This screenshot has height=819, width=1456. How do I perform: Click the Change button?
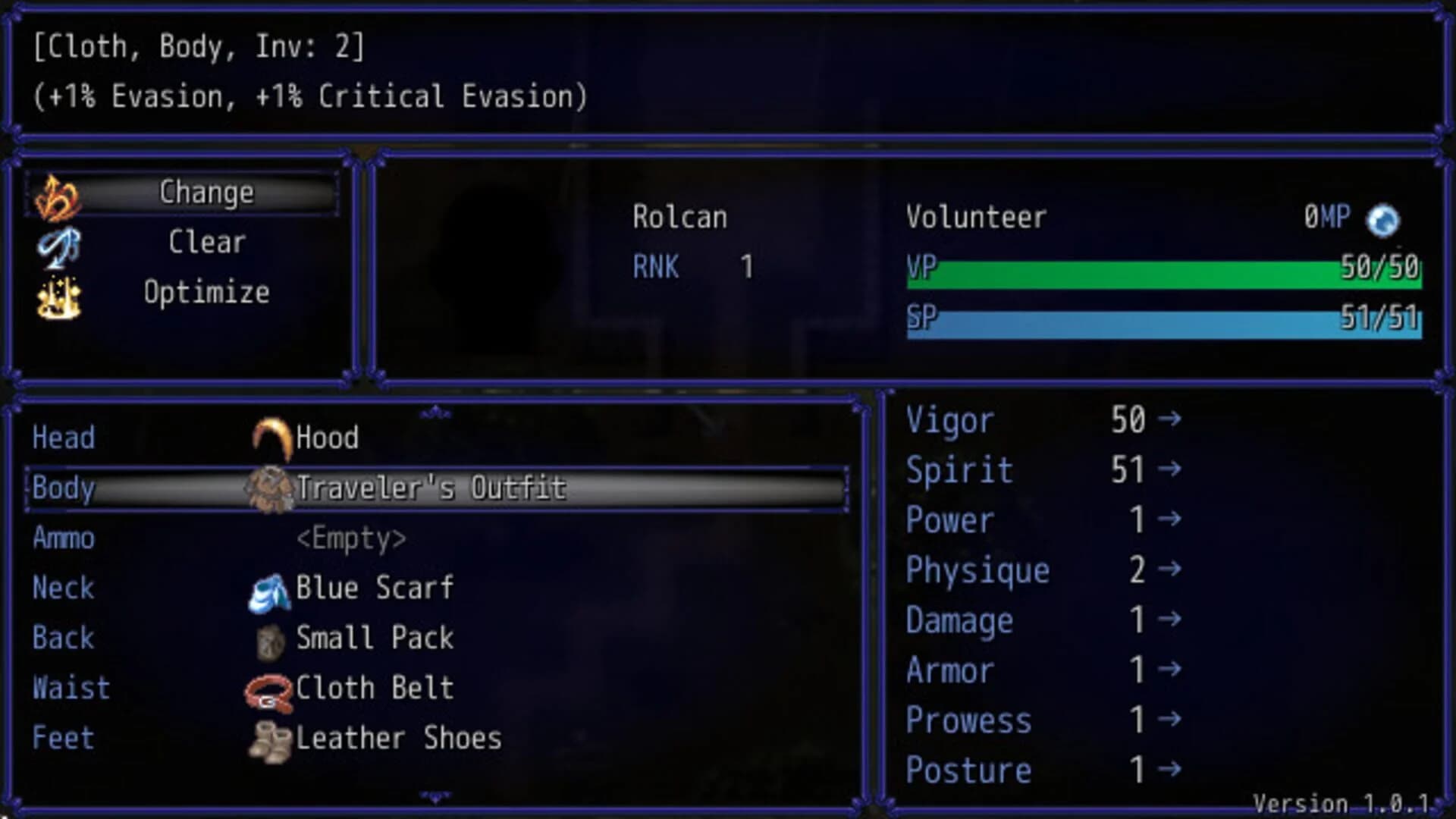206,192
